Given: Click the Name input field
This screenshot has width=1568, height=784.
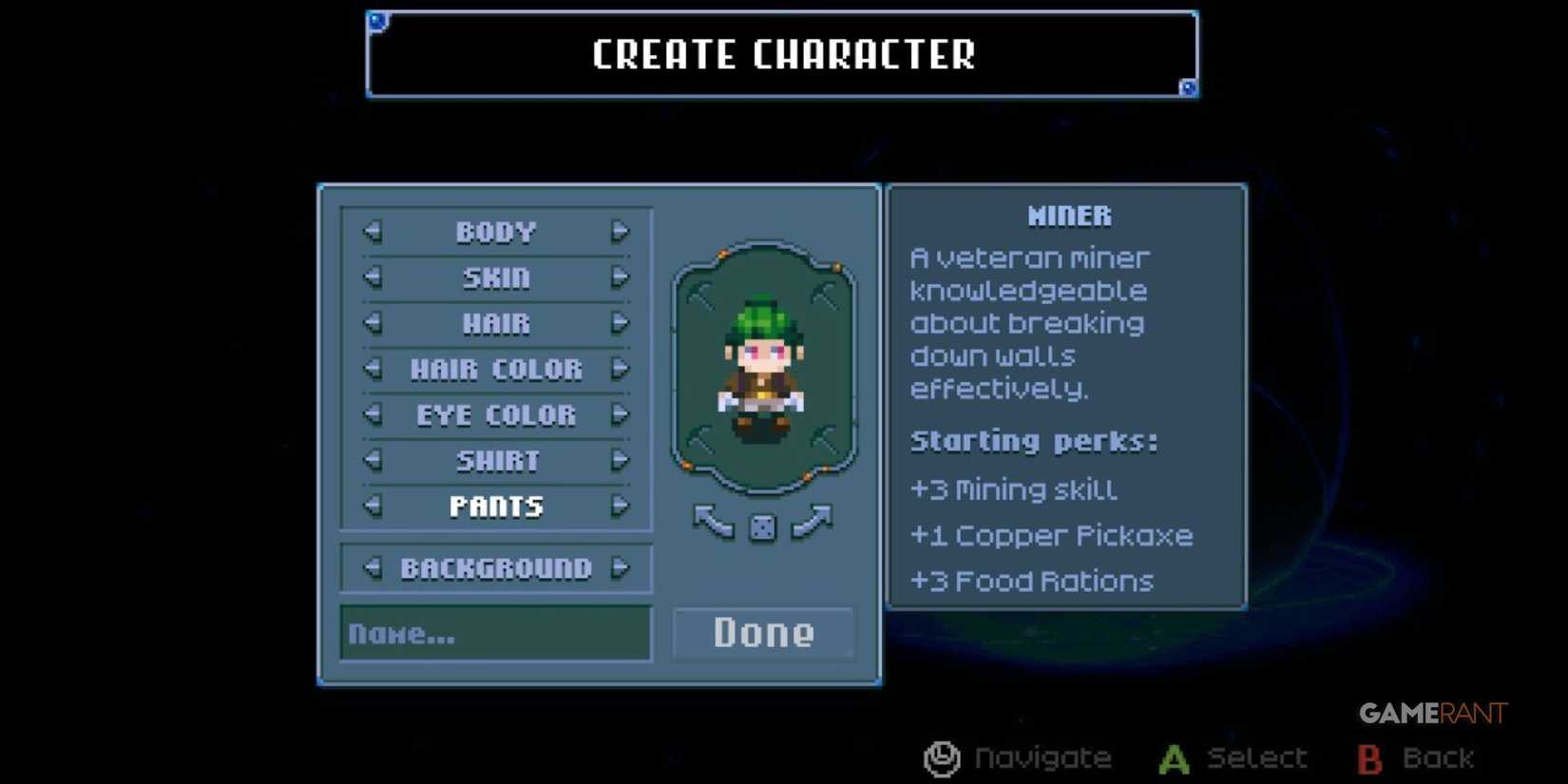Looking at the screenshot, I should [x=494, y=633].
